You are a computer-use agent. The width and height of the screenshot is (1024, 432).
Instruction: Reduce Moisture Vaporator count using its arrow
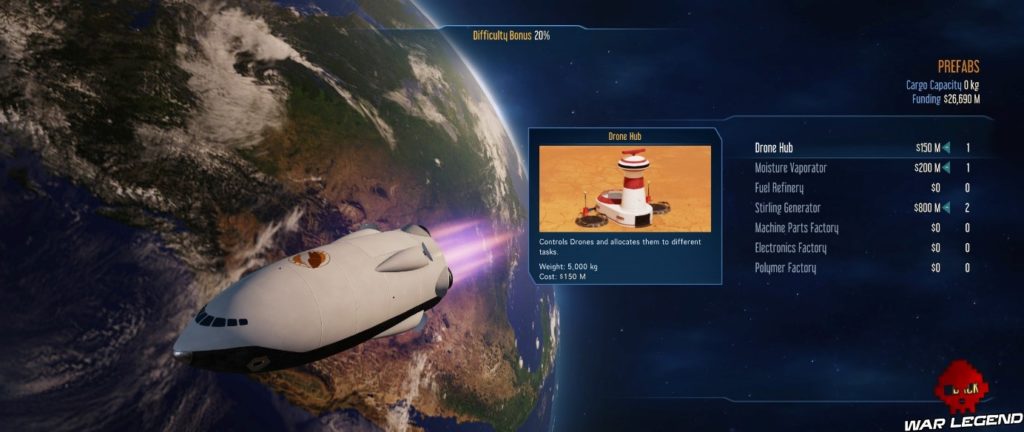[946, 168]
